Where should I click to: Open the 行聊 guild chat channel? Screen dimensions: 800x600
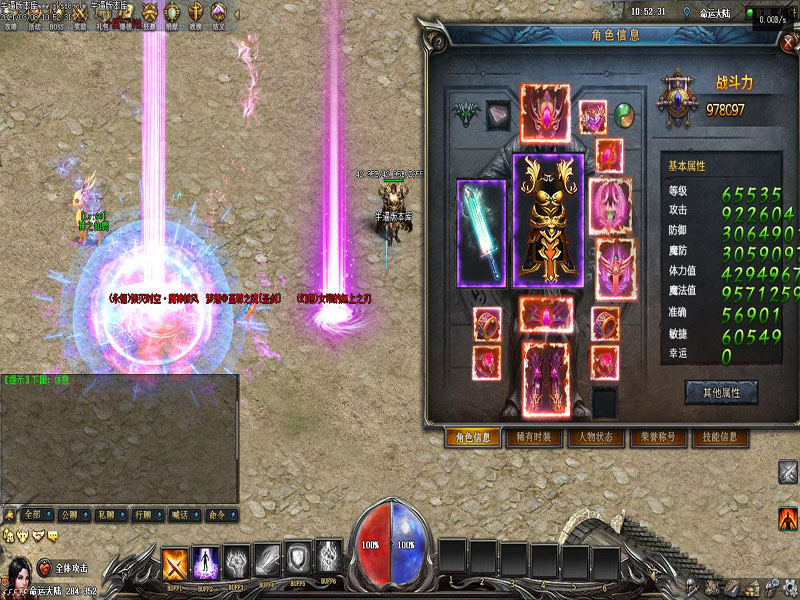pyautogui.click(x=141, y=516)
